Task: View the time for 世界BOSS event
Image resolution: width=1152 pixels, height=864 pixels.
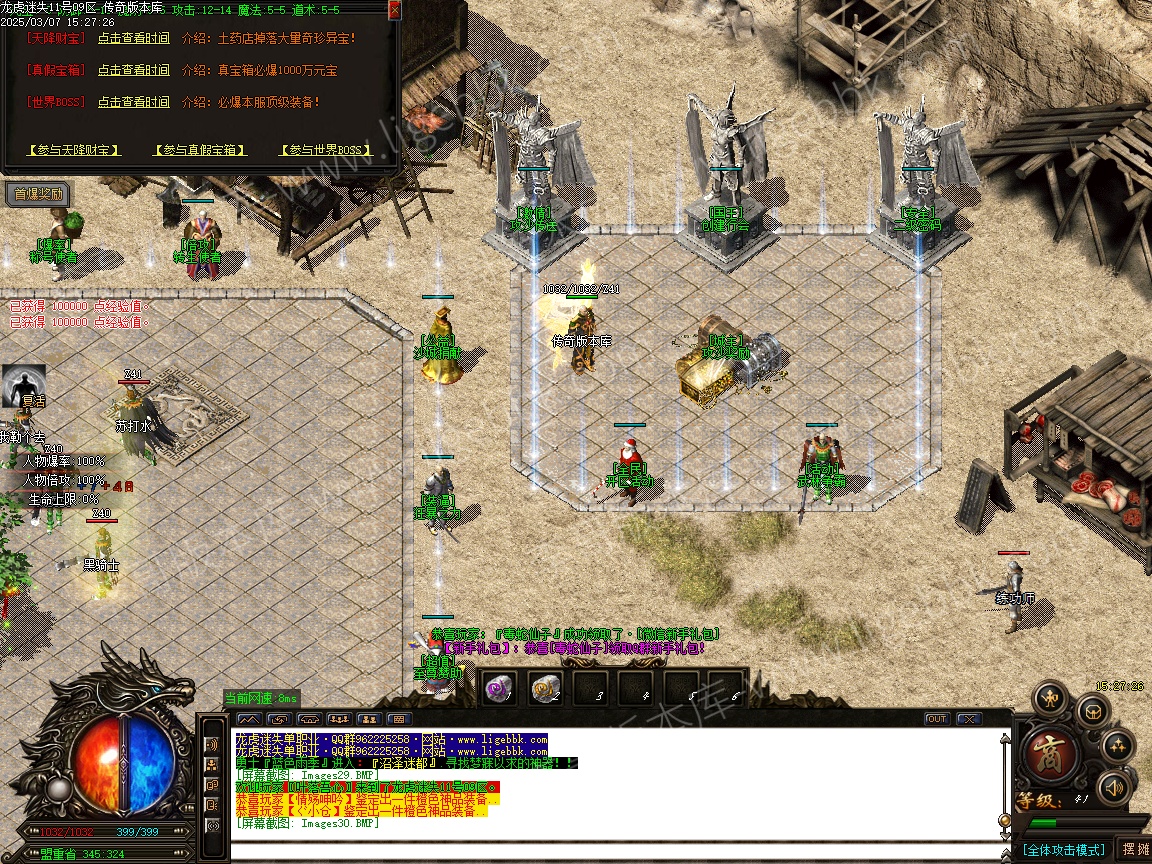Action: click(x=133, y=102)
